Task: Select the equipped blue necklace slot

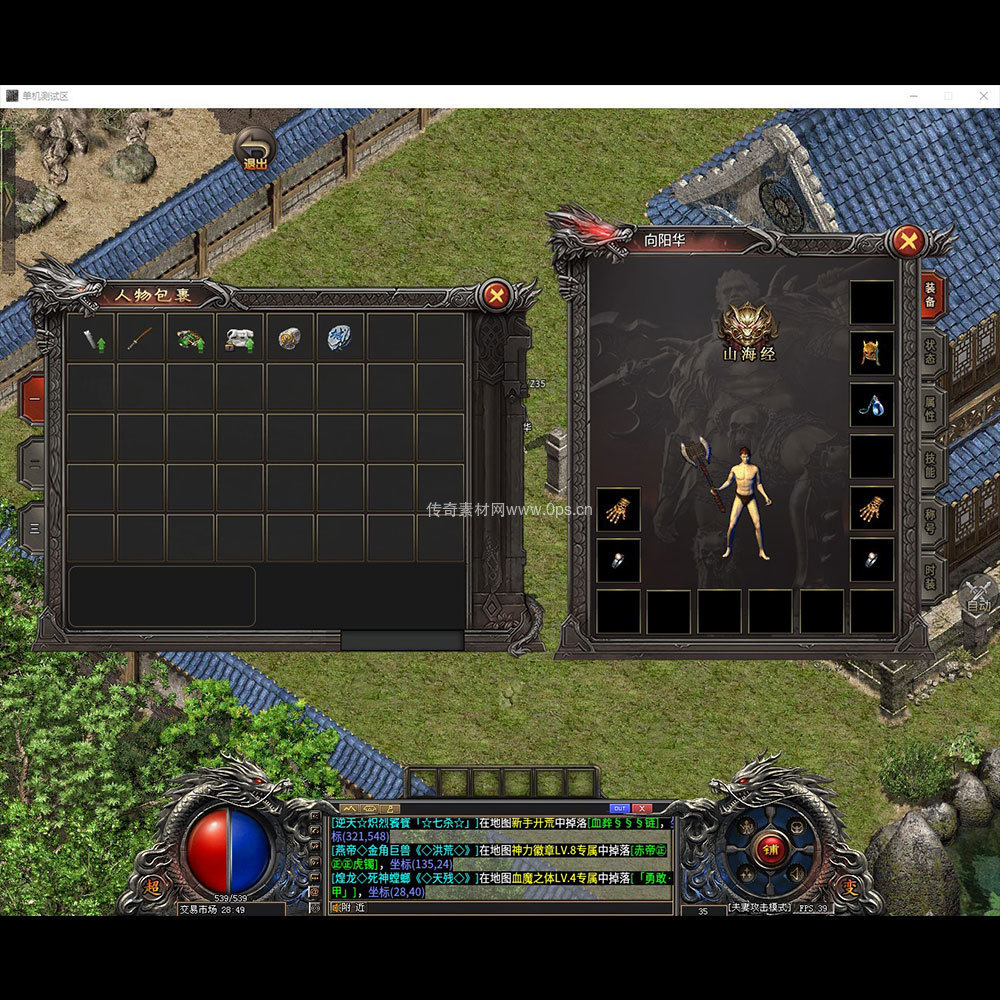Action: click(x=871, y=405)
